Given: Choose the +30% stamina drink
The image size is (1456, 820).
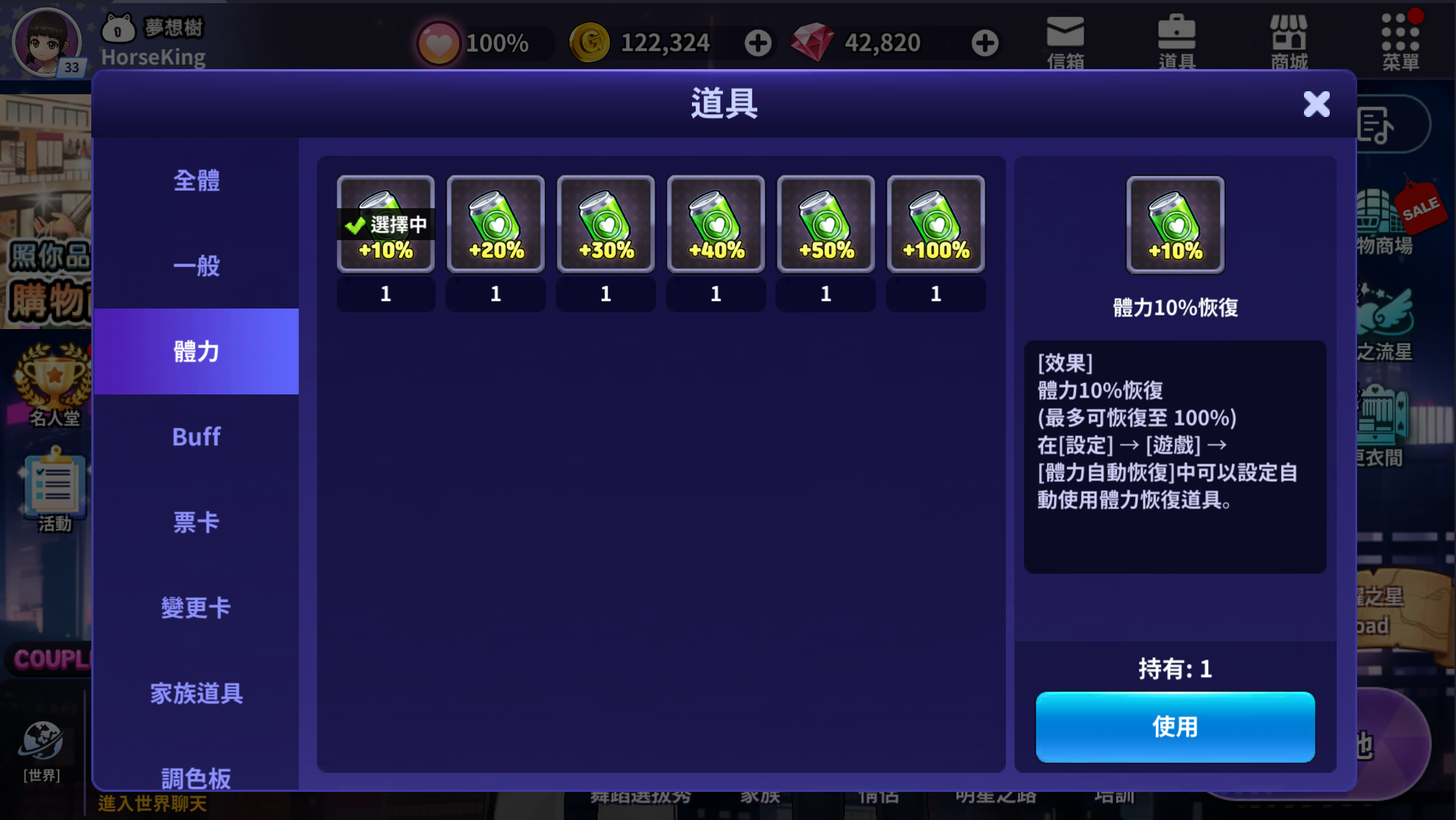Looking at the screenshot, I should pos(606,225).
